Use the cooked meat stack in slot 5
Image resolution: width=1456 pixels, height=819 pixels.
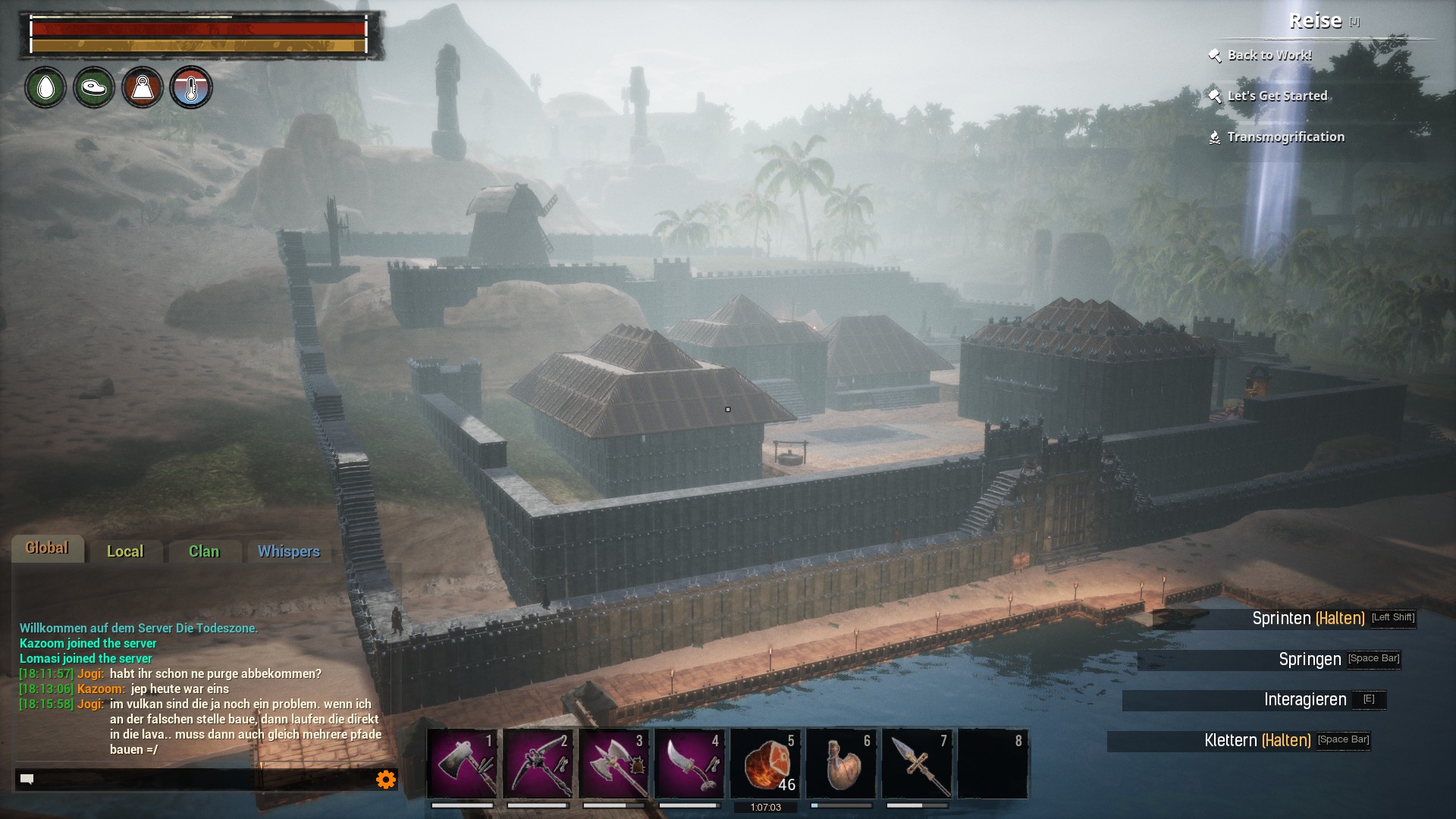765,764
